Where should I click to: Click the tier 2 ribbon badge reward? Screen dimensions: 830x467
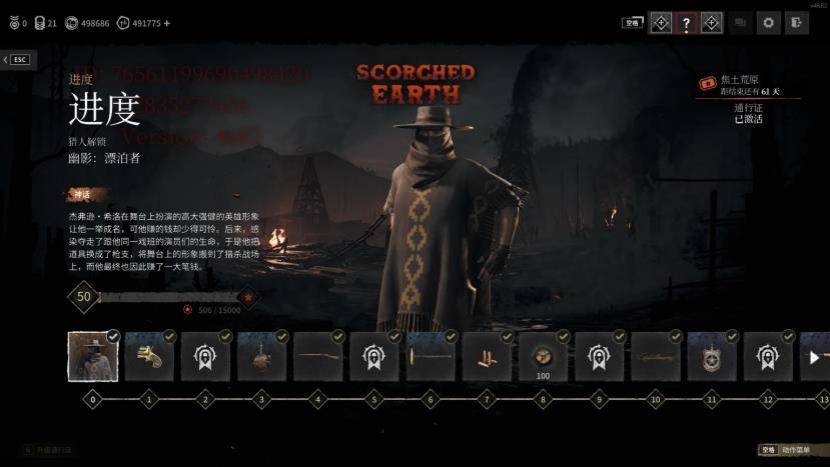[x=206, y=357]
